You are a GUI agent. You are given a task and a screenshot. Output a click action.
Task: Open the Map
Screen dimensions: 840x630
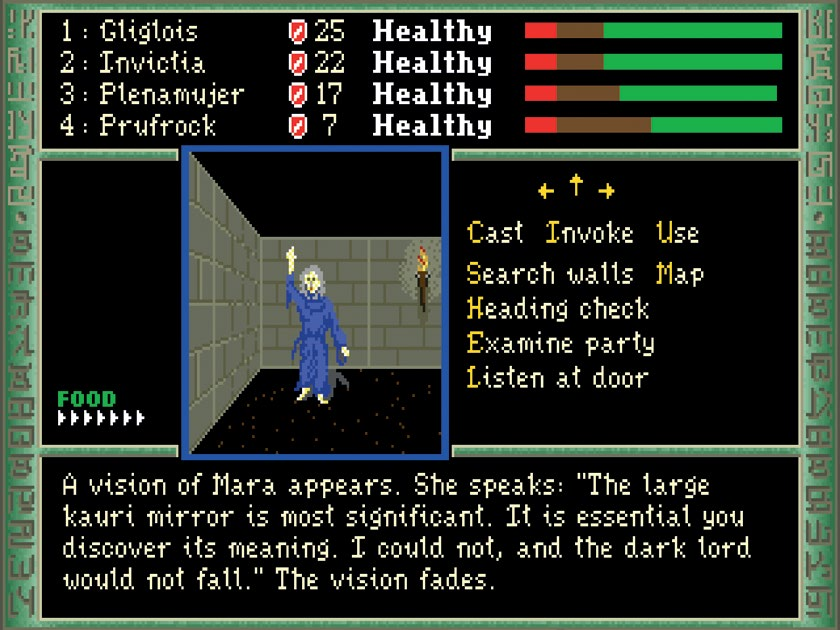coord(680,274)
